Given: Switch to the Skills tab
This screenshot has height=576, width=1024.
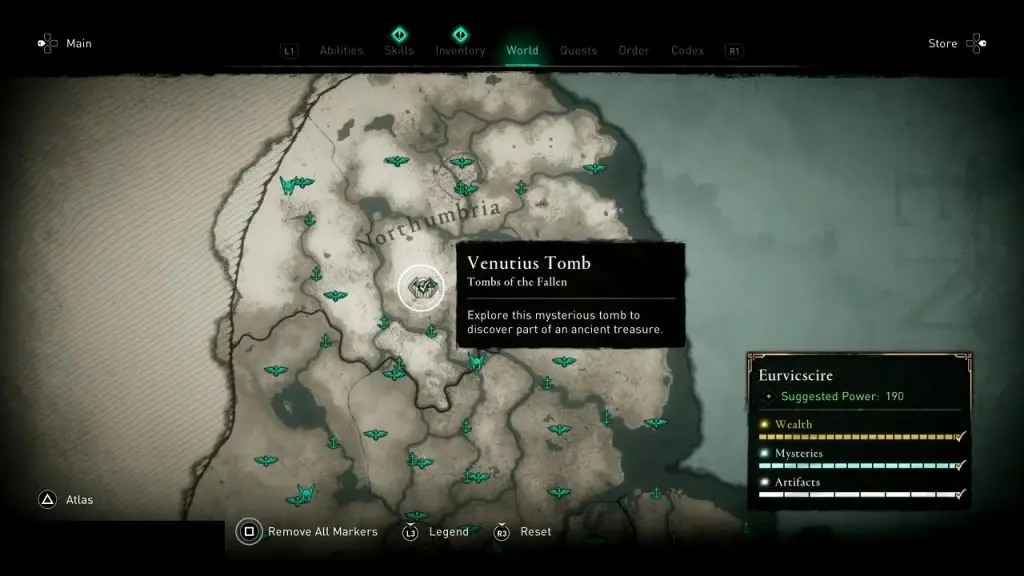Looking at the screenshot, I should click(399, 51).
